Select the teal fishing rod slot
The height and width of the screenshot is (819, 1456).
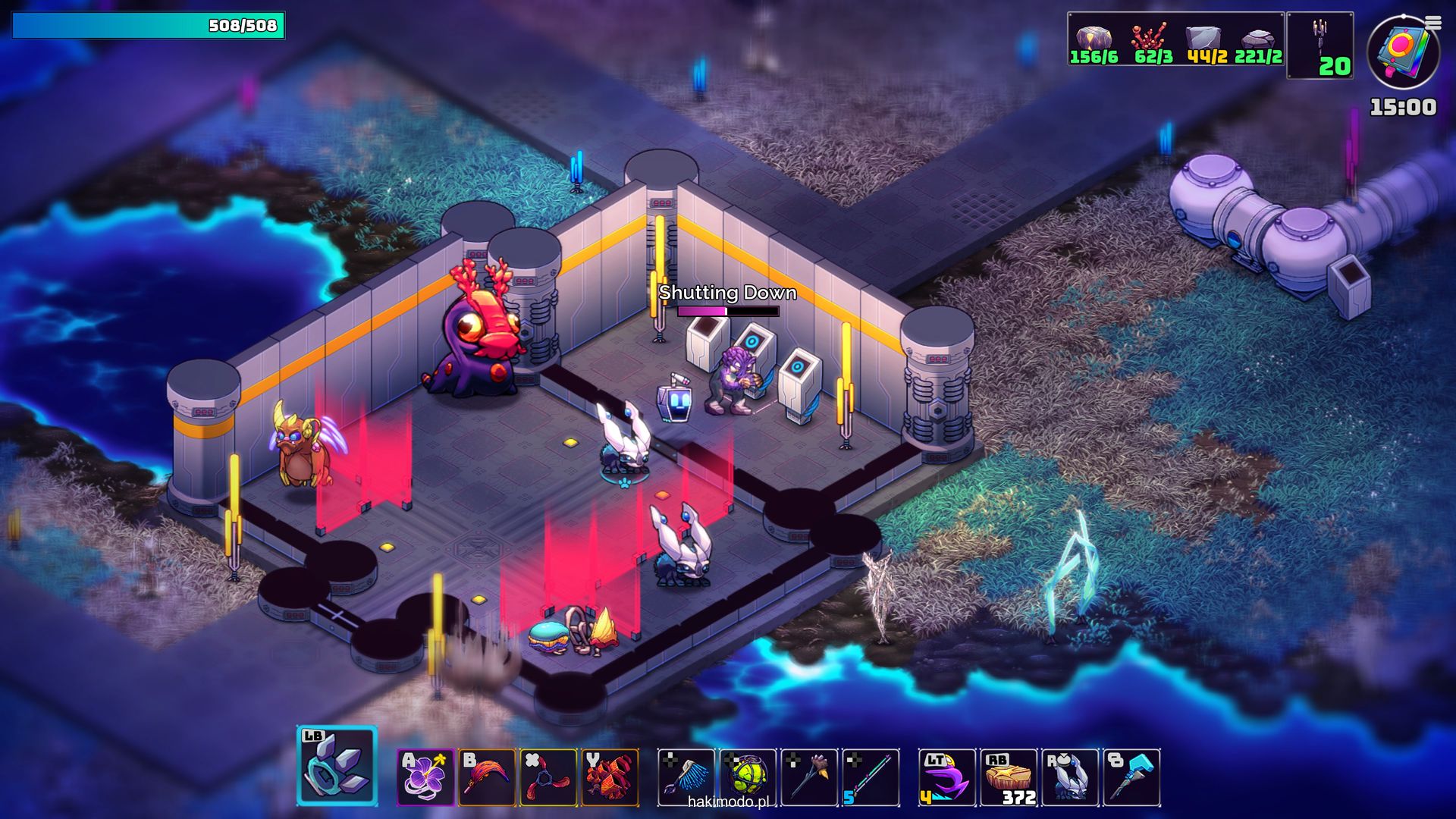[871, 777]
